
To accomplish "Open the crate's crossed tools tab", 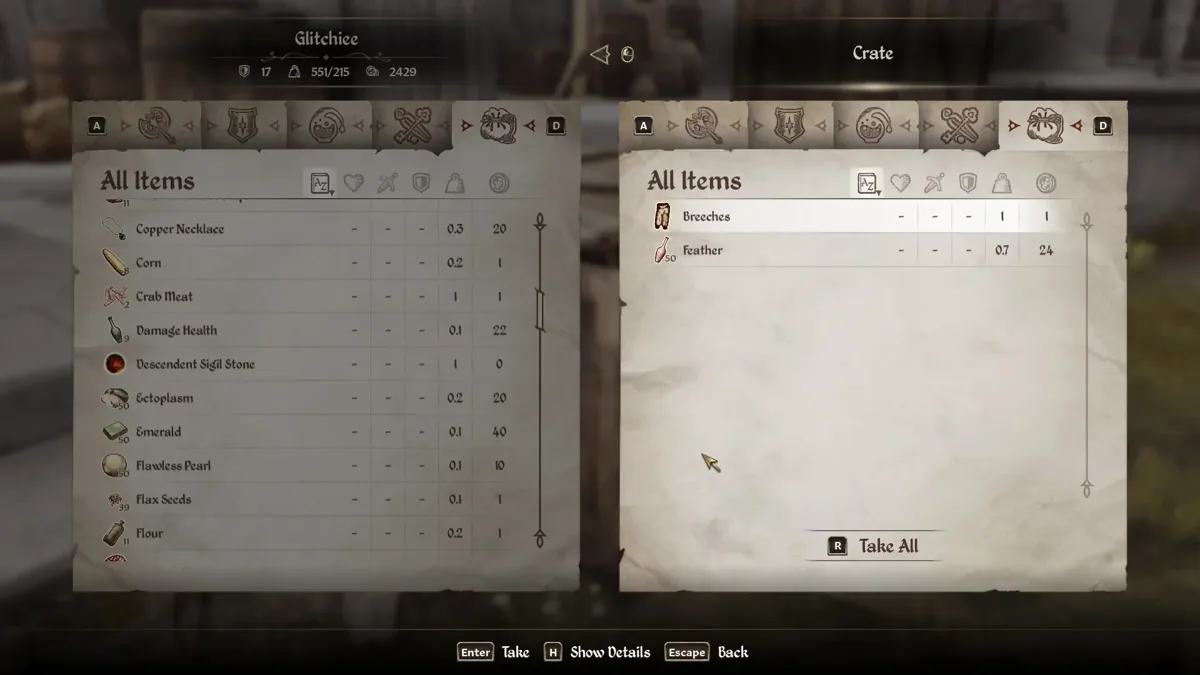I will [x=957, y=126].
